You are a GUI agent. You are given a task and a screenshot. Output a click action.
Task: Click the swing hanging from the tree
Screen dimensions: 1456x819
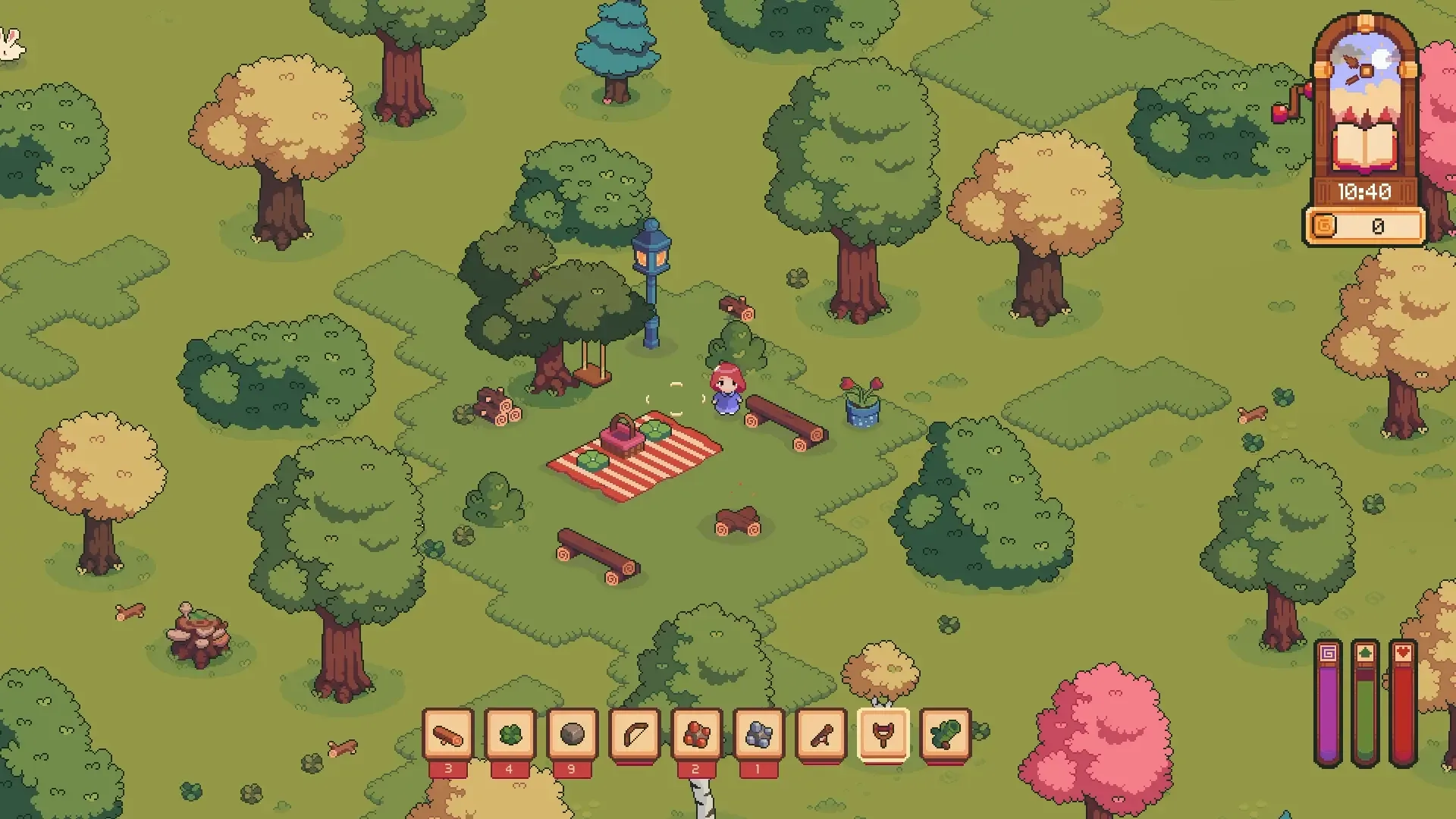pyautogui.click(x=591, y=377)
